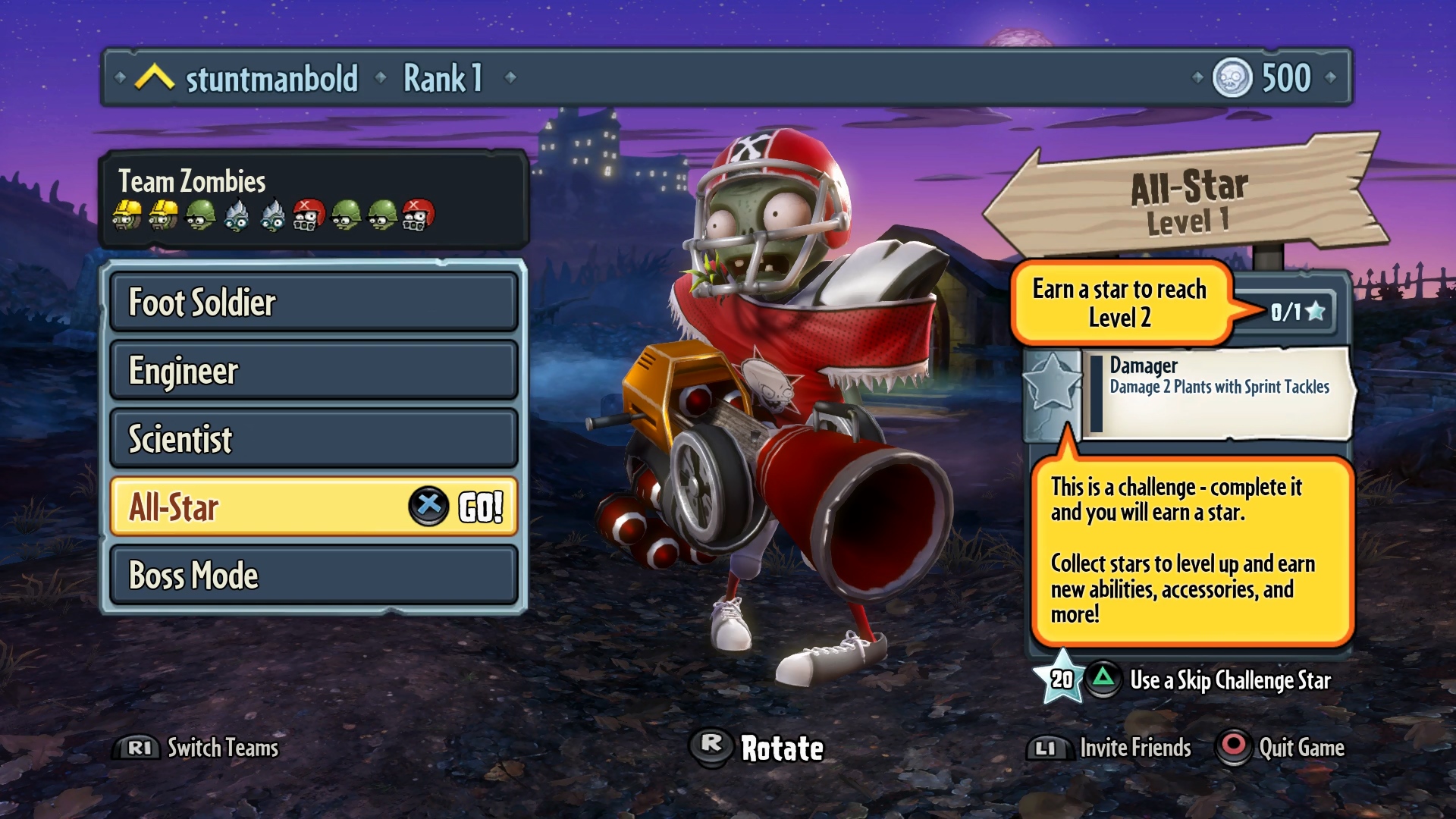
Task: Select the Foot Soldier class
Action: (x=313, y=303)
